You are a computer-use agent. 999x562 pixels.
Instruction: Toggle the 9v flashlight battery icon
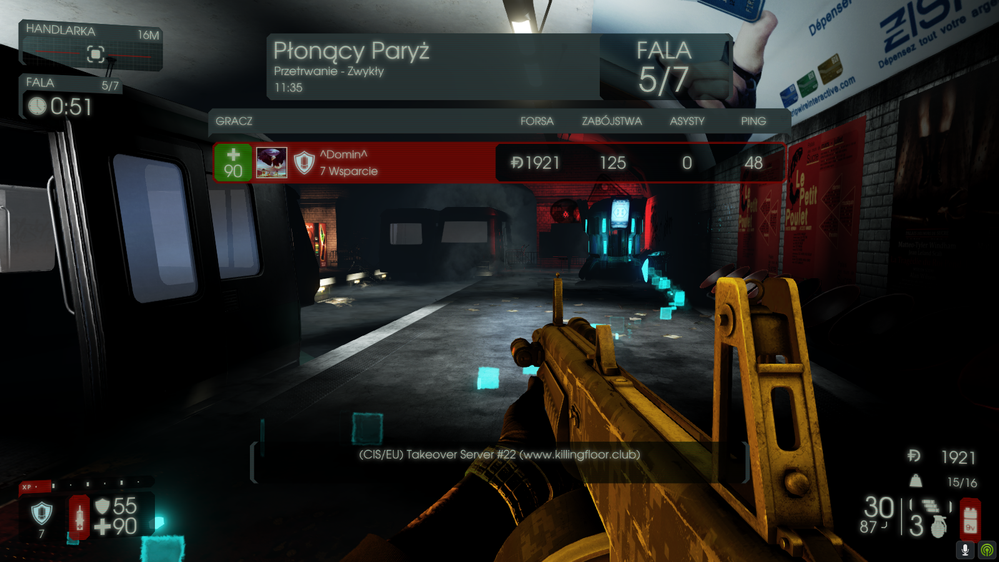[x=968, y=519]
